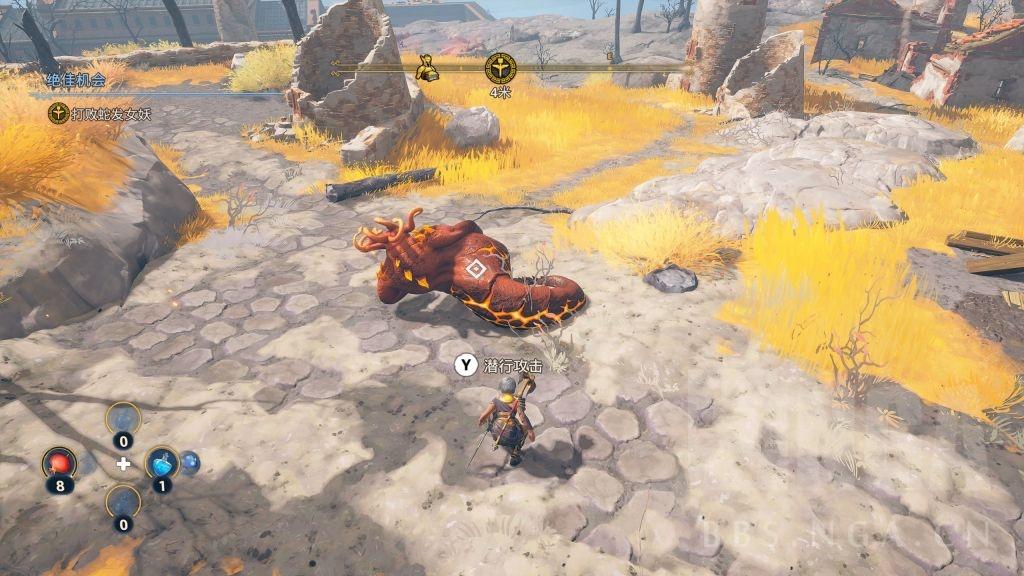Click the quest objective 打败蛇发女妖
The image size is (1024, 576).
[x=110, y=114]
